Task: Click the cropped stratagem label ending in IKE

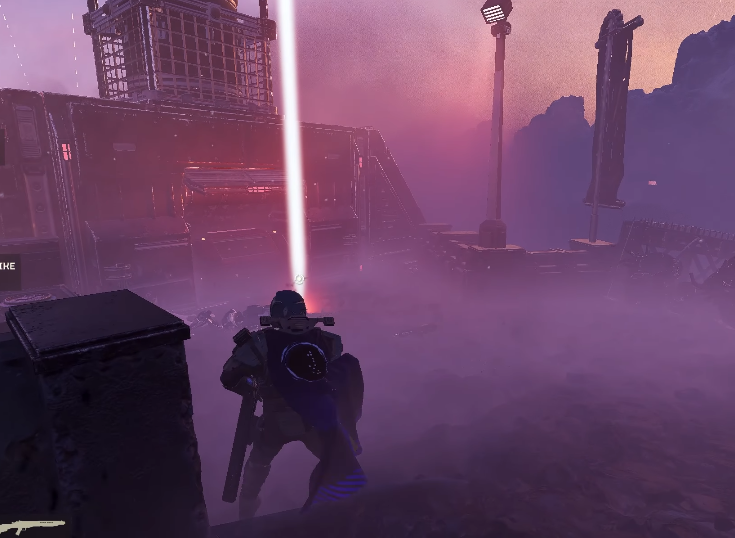Action: point(8,267)
